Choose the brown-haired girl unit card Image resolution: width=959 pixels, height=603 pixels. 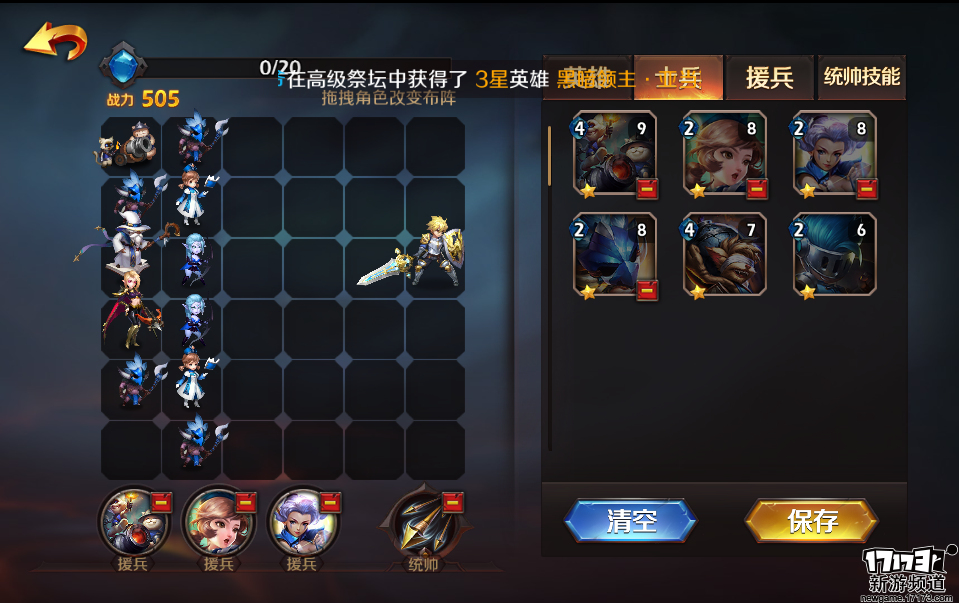pyautogui.click(x=725, y=153)
